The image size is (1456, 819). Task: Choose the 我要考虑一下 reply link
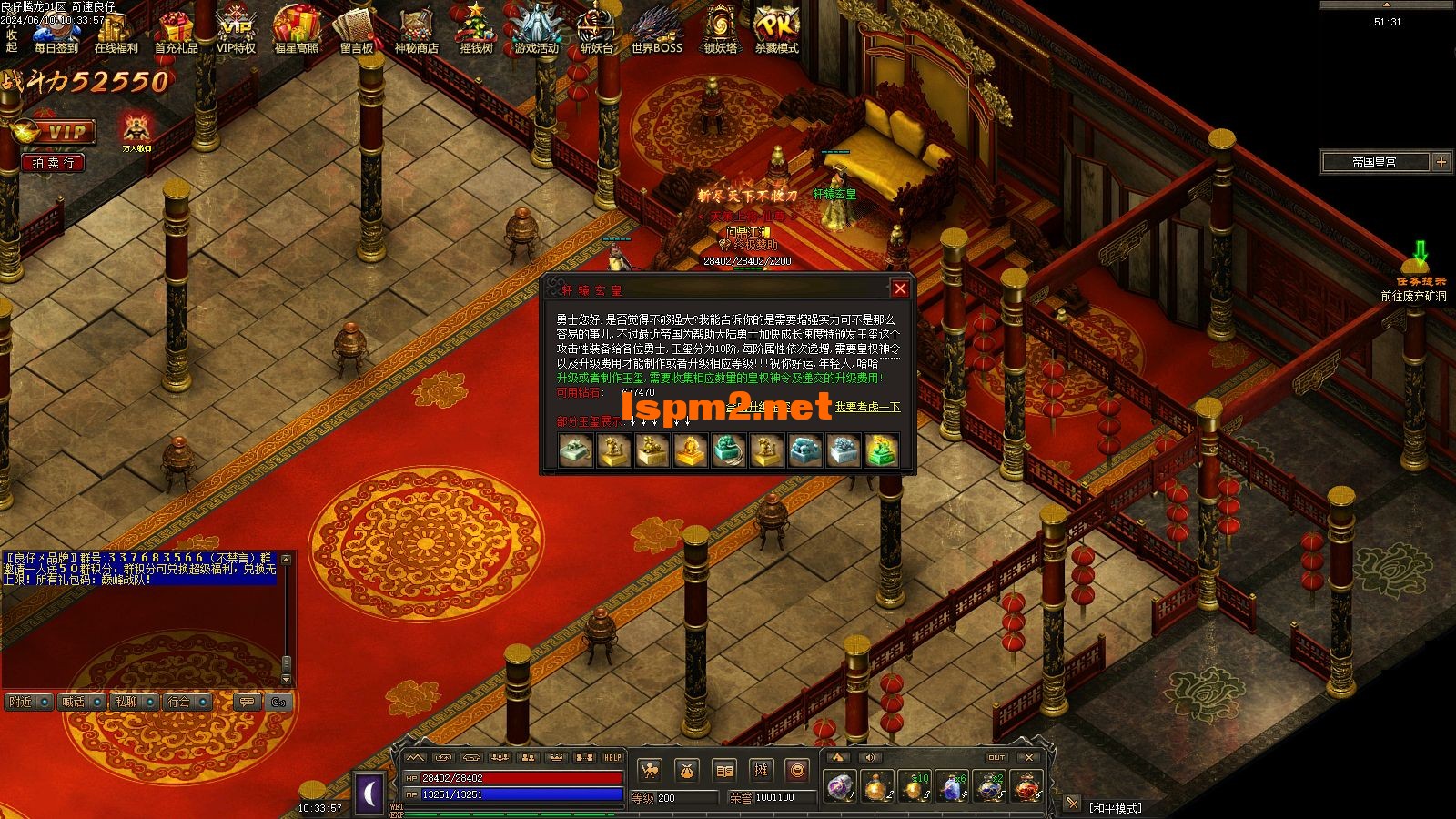pyautogui.click(x=867, y=407)
